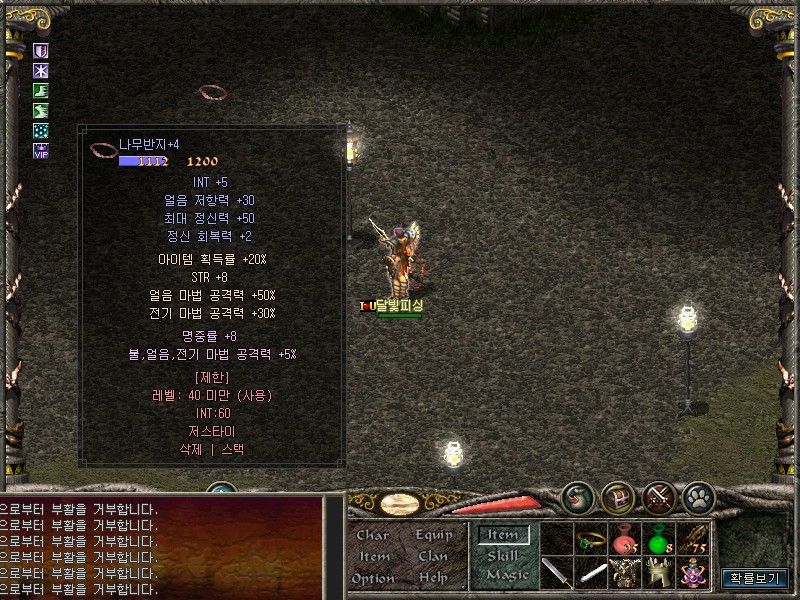Open the Help menu

point(433,578)
